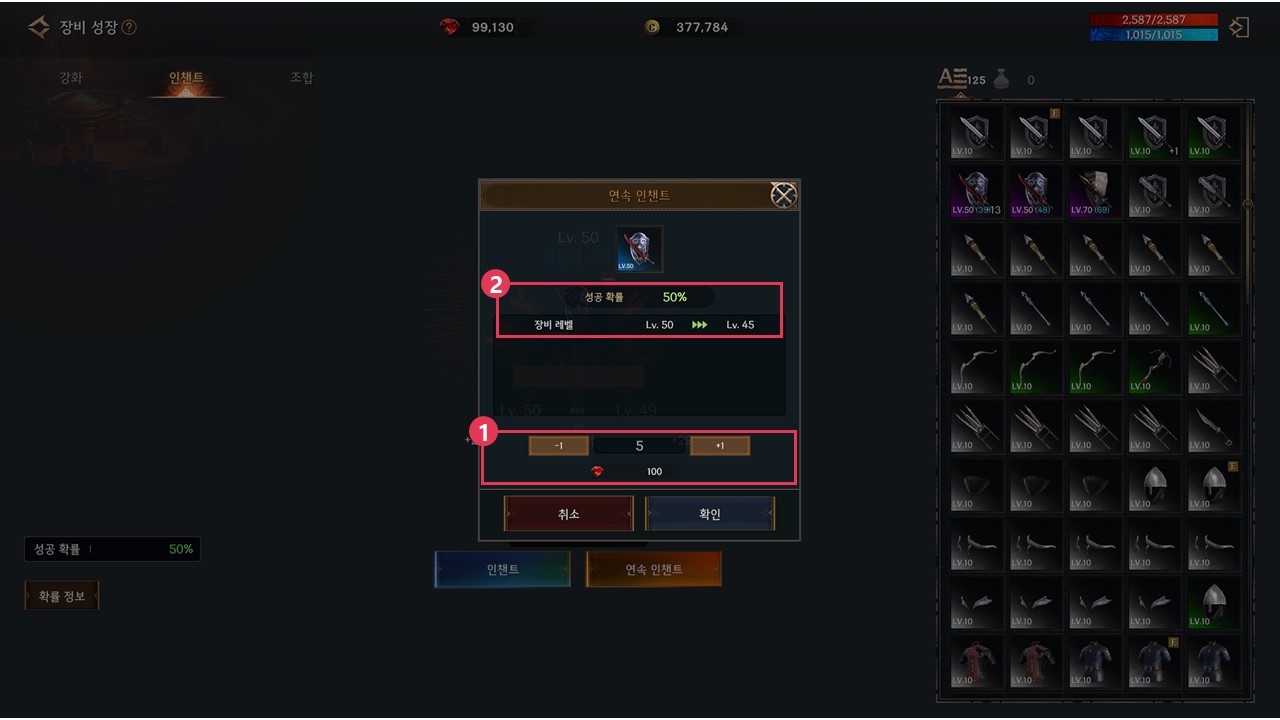Start 연속 인챈트 with orange button
This screenshot has width=1280, height=720.
[x=654, y=569]
